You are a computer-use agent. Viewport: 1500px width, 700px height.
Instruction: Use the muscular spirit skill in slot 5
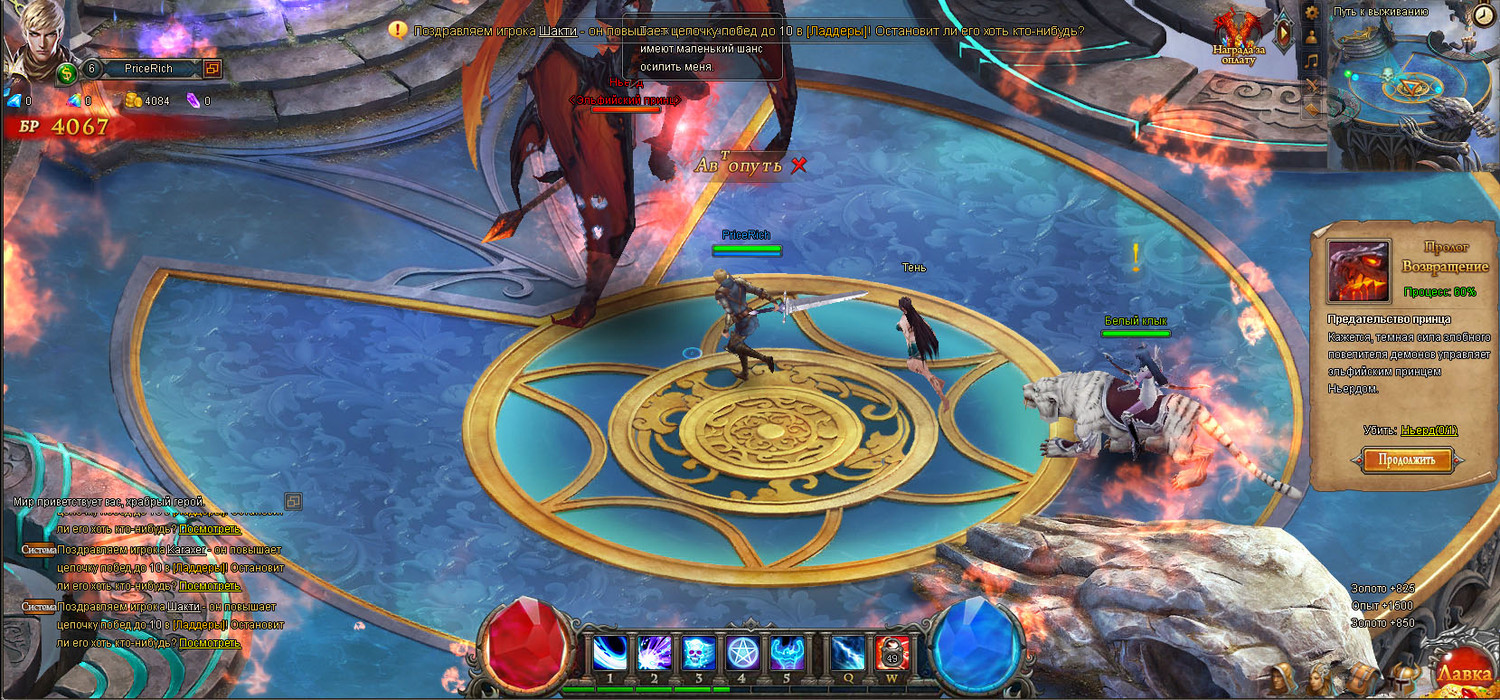click(x=787, y=654)
